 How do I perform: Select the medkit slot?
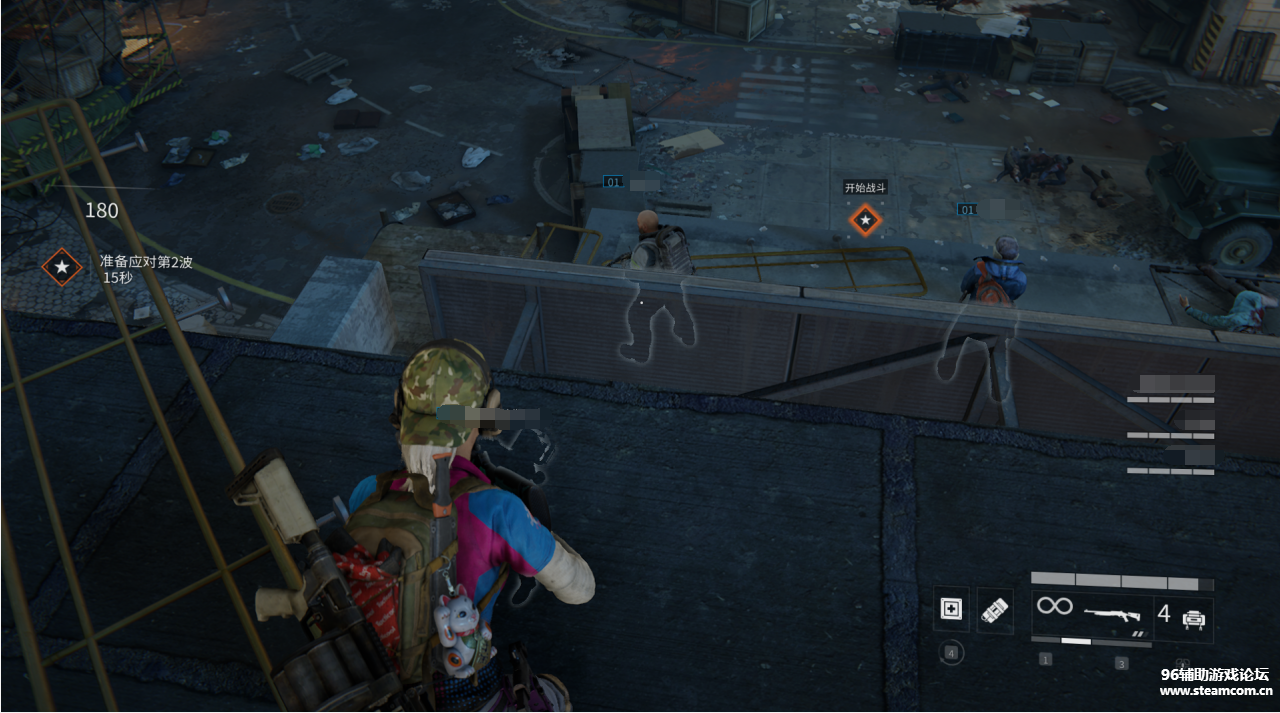950,610
